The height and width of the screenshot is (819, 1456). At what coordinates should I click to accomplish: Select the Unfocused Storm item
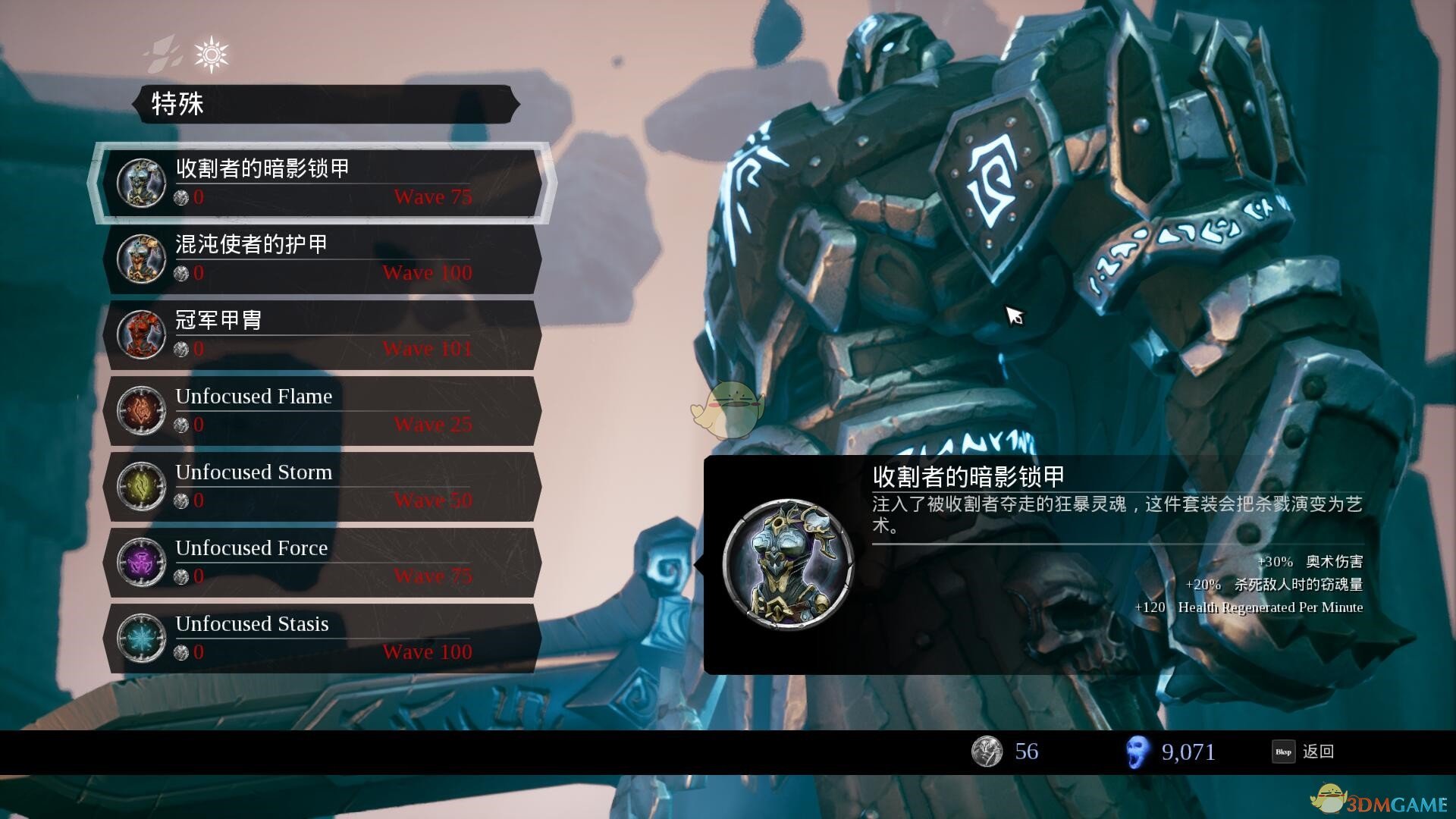322,486
